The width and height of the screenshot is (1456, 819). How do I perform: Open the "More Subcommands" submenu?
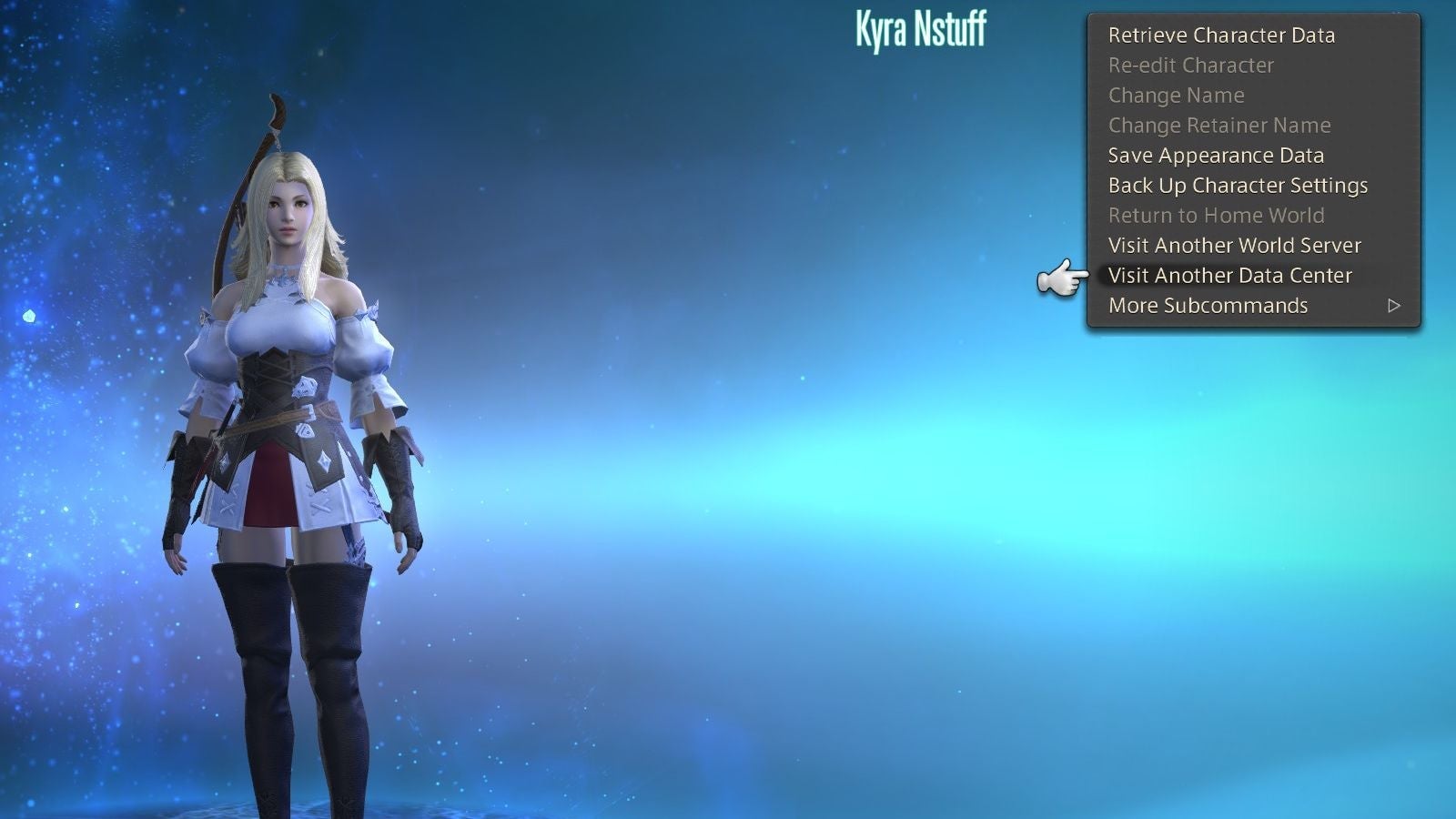click(1207, 305)
